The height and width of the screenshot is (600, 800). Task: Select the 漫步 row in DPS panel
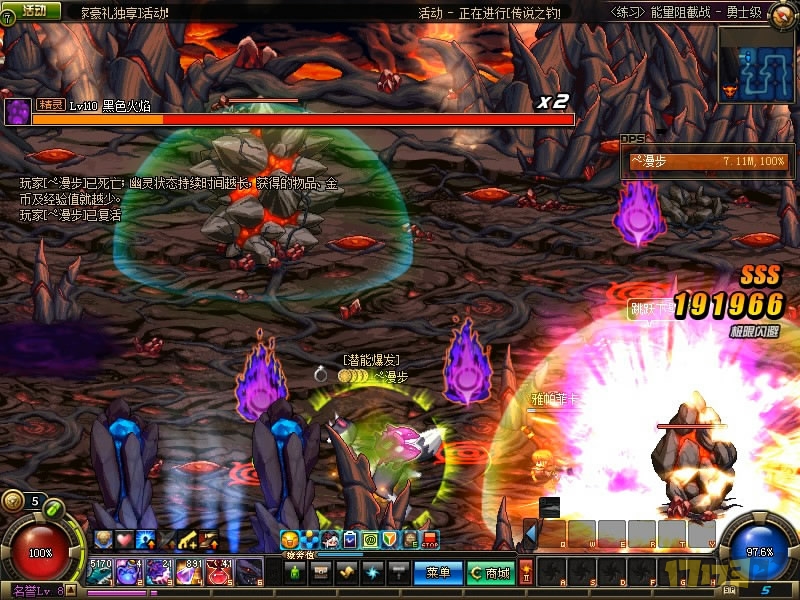(x=707, y=161)
